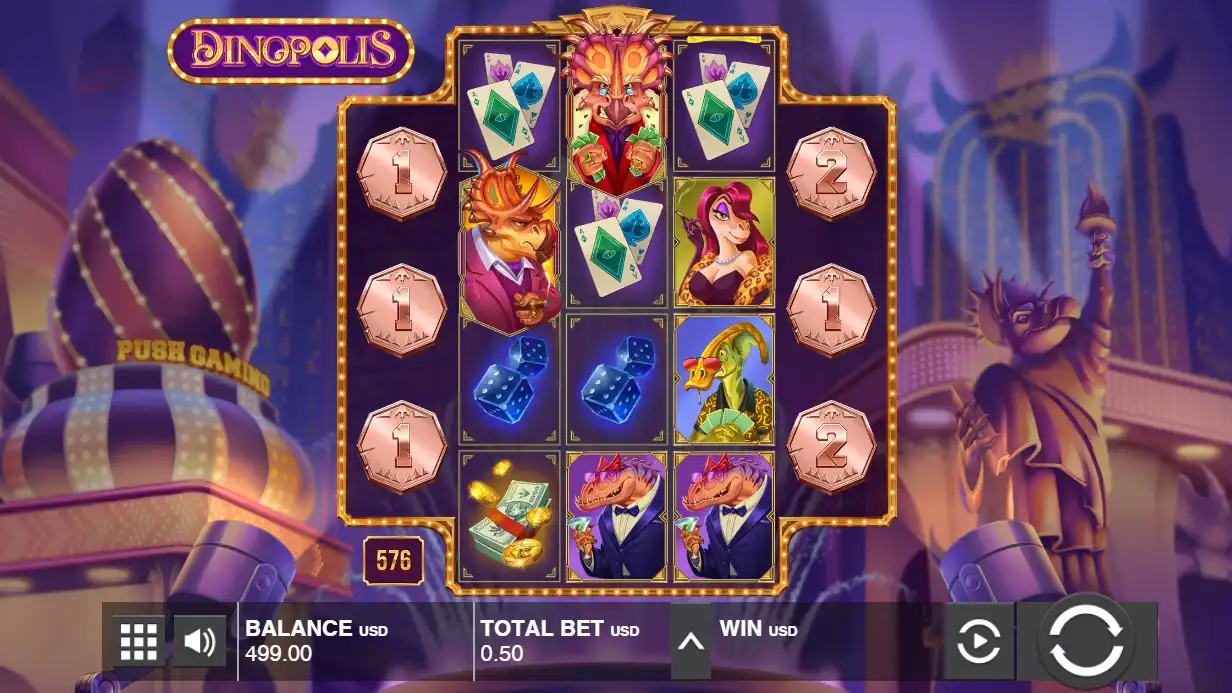This screenshot has width=1232, height=693.
Task: Open the grid menu button
Action: (139, 641)
